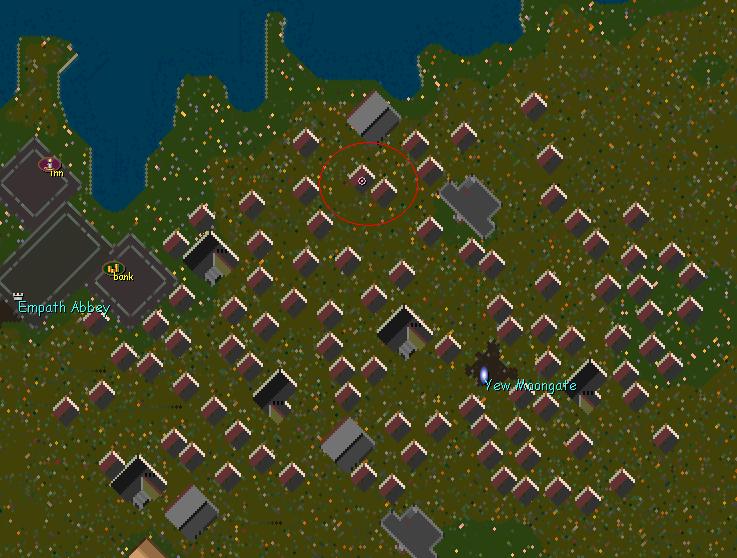Click the player position marker in red circle

[362, 181]
